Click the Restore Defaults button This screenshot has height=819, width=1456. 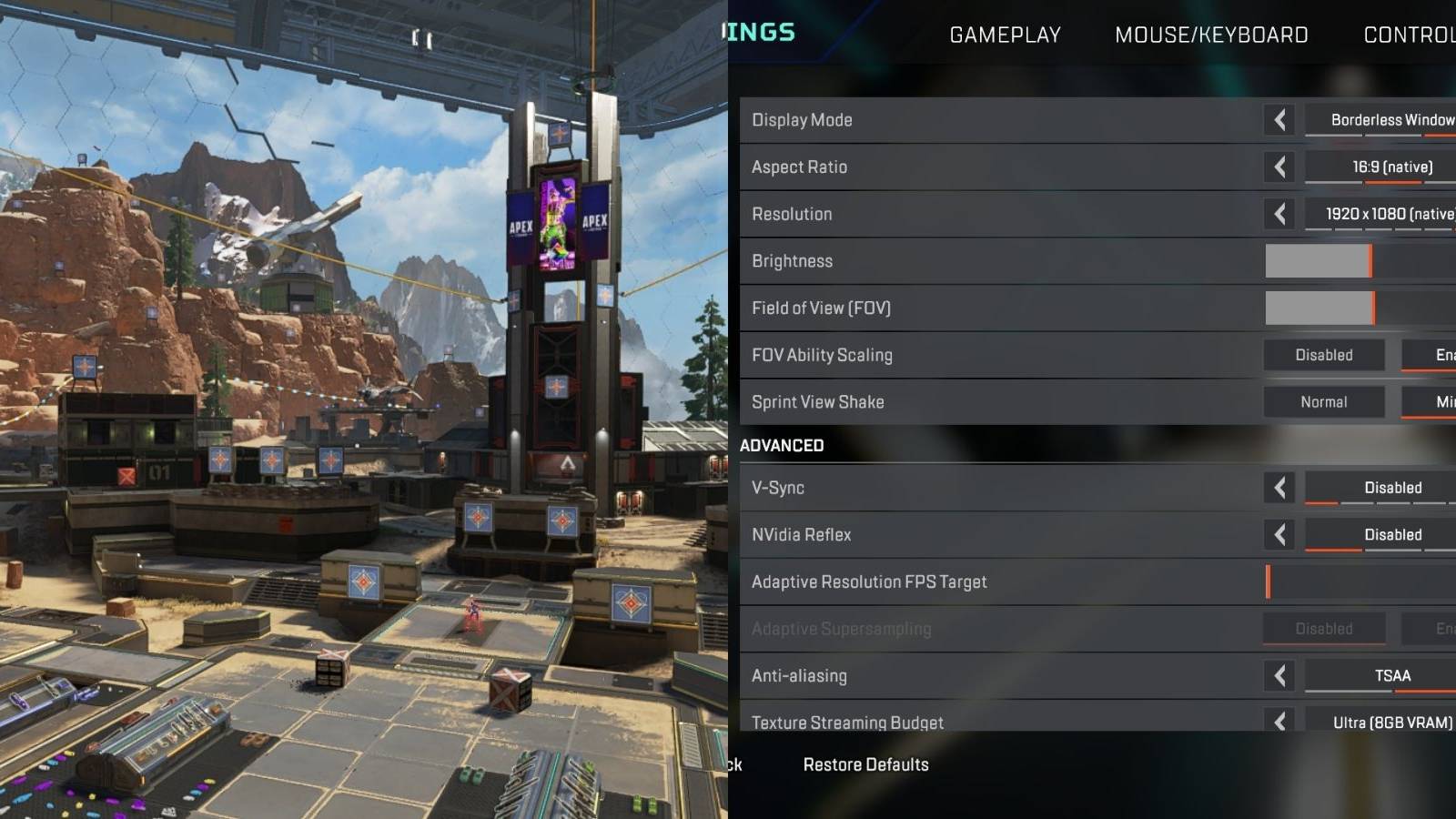tap(865, 764)
